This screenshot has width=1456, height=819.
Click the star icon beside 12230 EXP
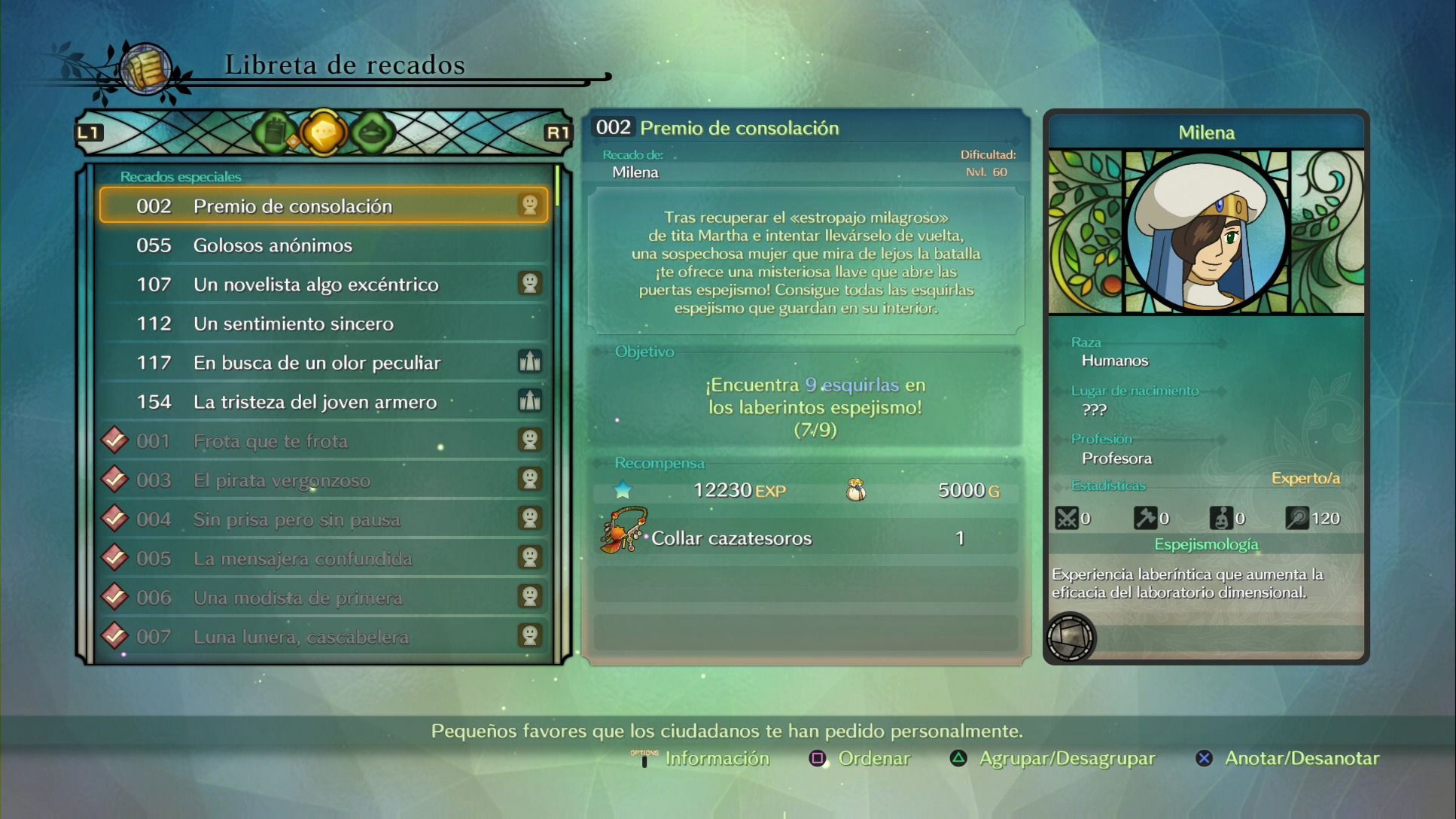[622, 489]
